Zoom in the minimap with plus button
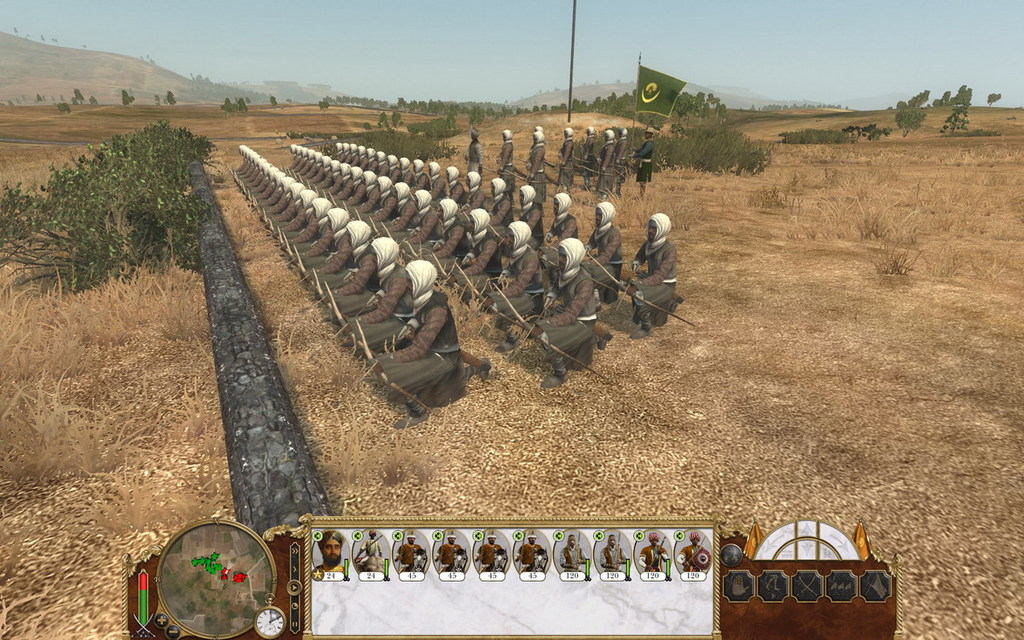 [161, 620]
